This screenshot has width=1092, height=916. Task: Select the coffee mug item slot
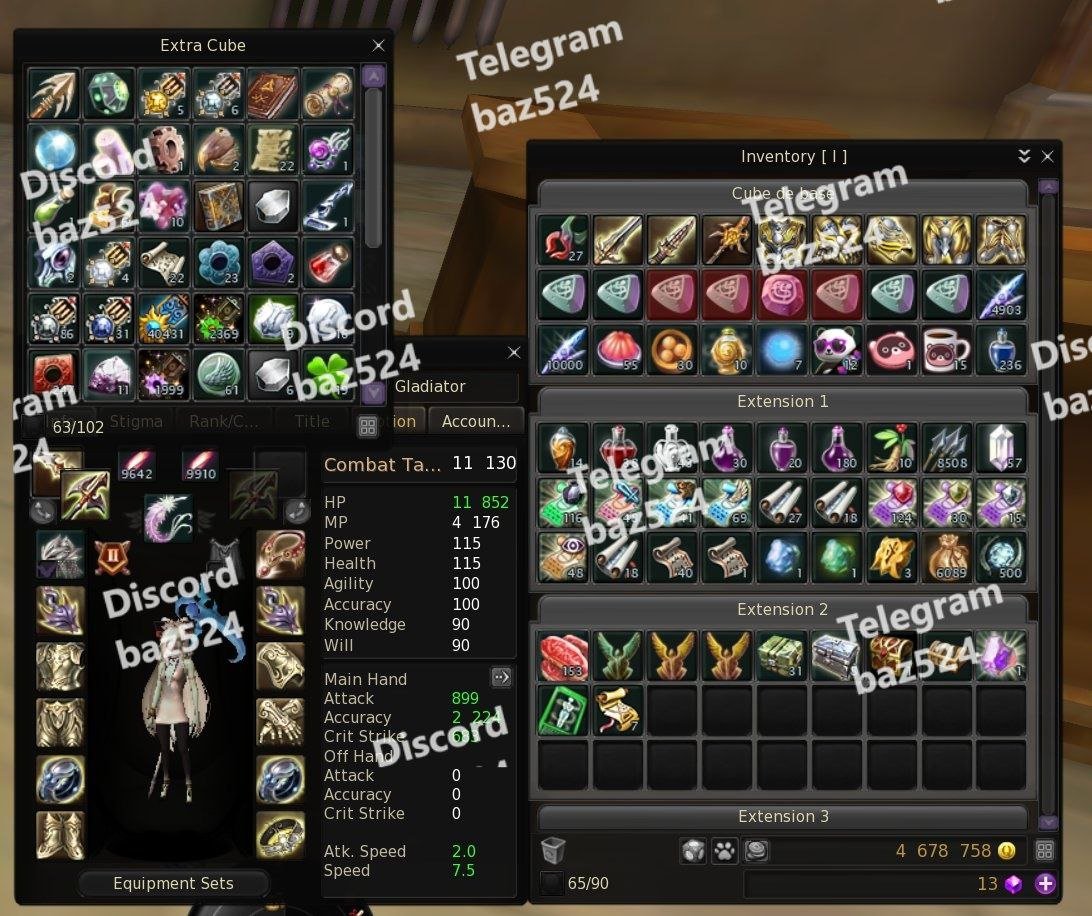(x=946, y=349)
